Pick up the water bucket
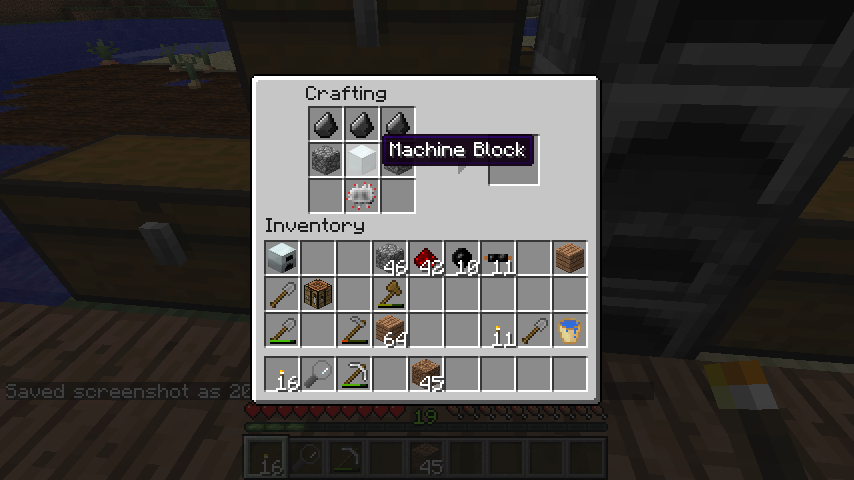 point(570,330)
